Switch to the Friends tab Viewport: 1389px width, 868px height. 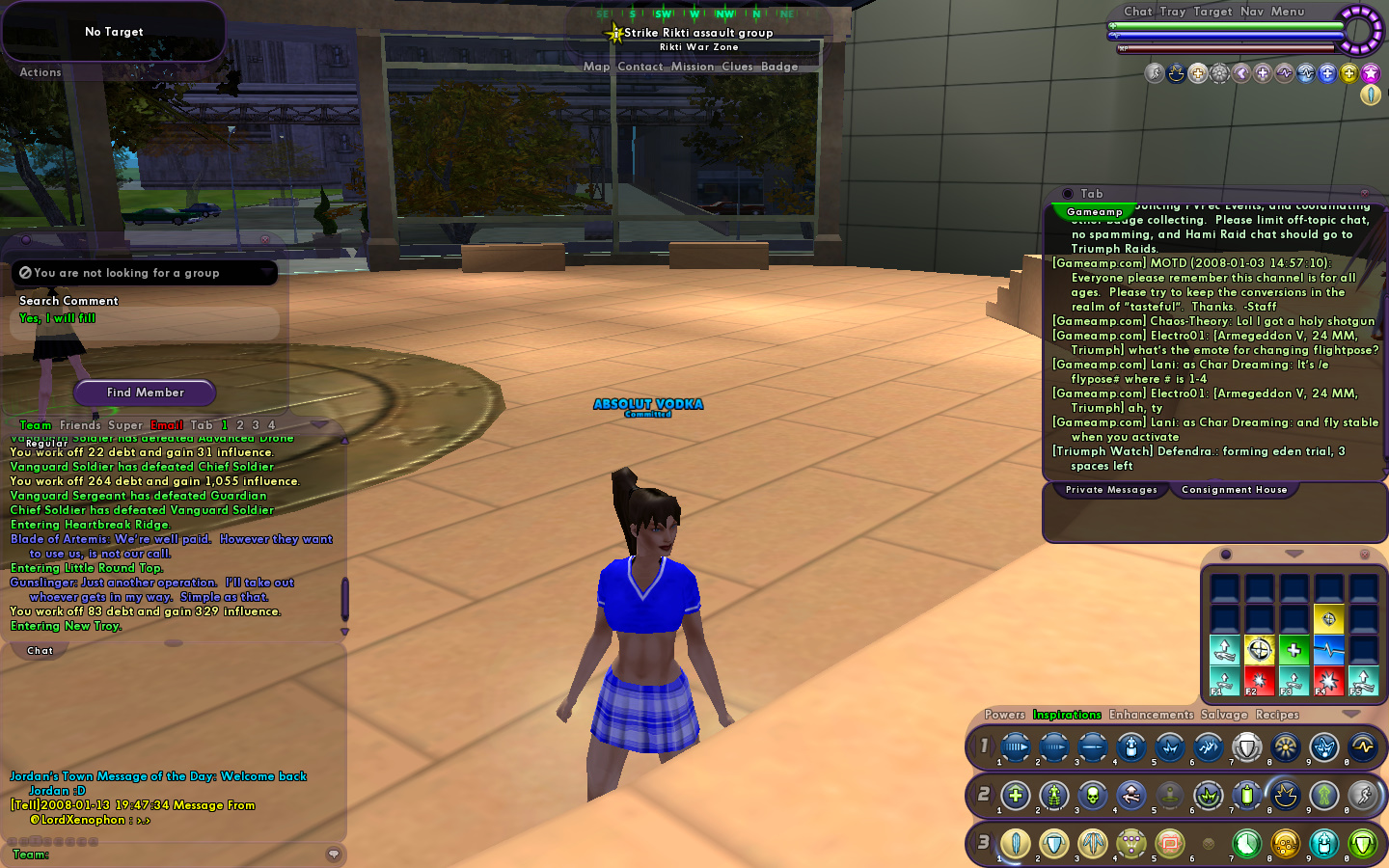pyautogui.click(x=80, y=425)
